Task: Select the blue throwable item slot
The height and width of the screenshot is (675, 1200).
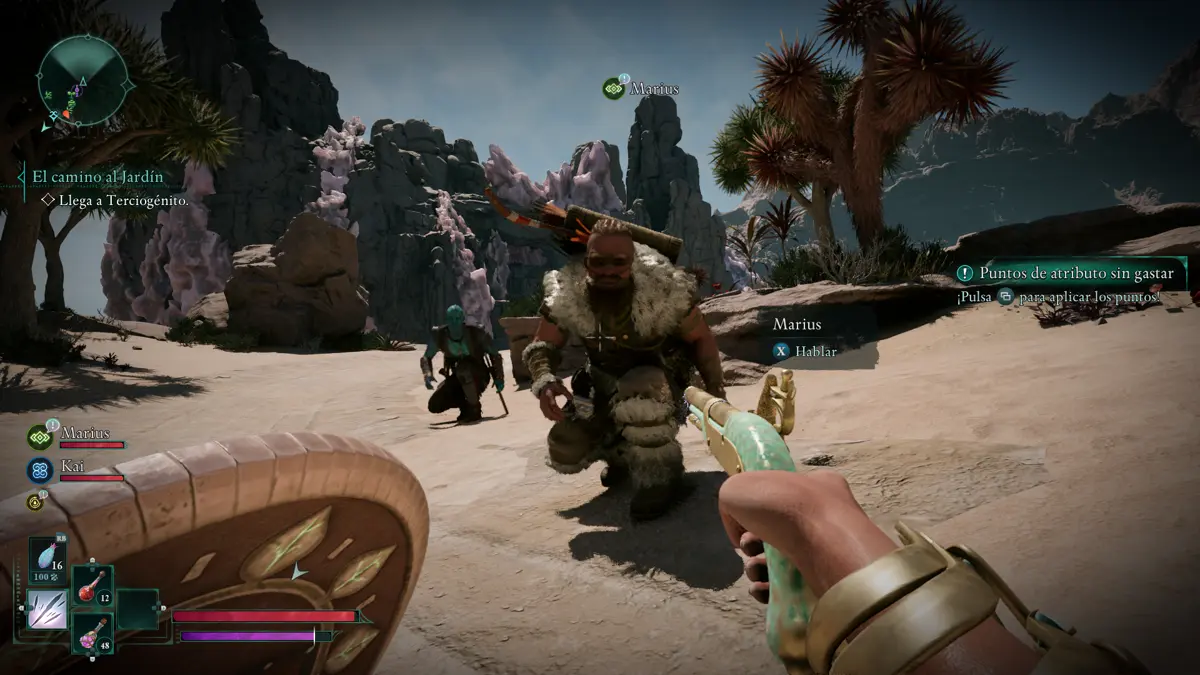Action: [x=47, y=557]
